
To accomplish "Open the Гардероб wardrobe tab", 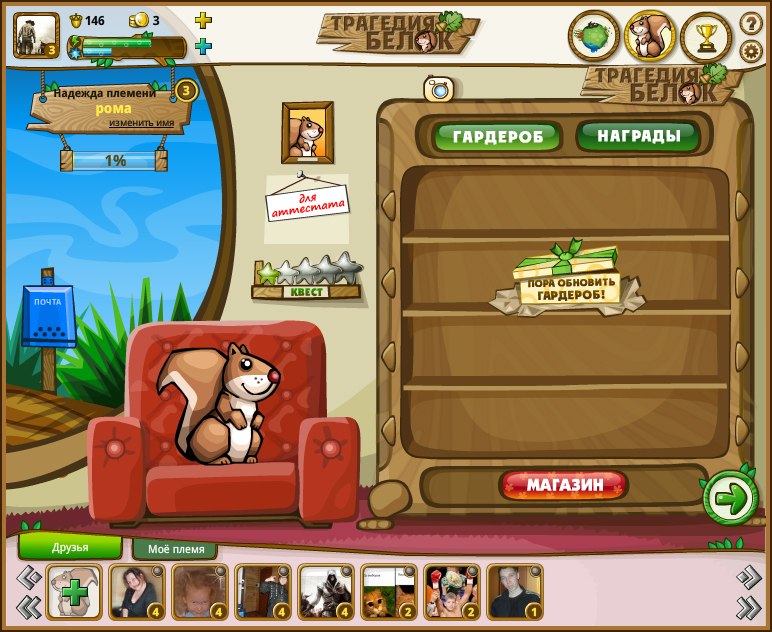I will [497, 137].
